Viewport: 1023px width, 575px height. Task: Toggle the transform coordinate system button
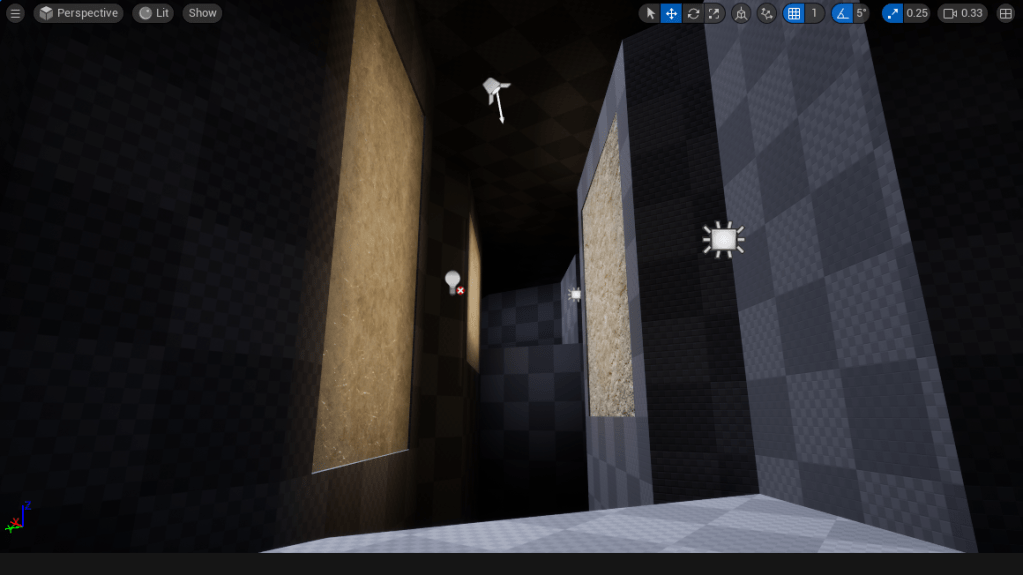741,13
